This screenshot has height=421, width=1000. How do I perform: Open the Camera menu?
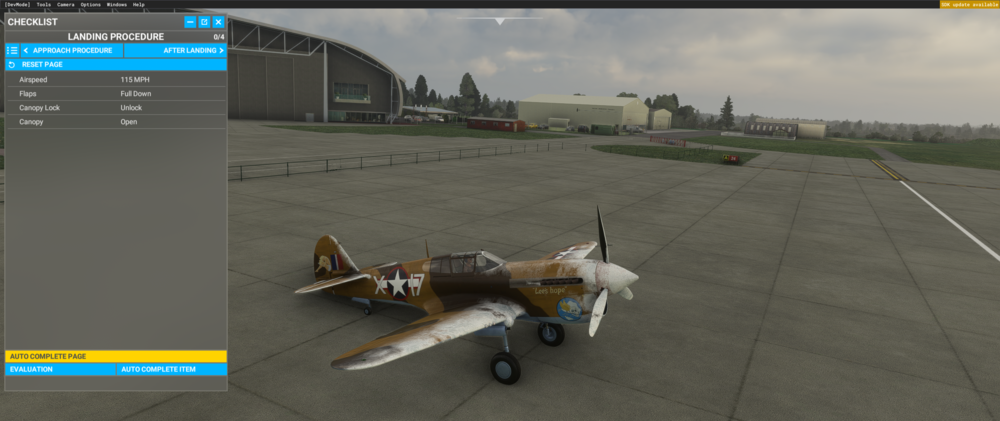click(66, 4)
